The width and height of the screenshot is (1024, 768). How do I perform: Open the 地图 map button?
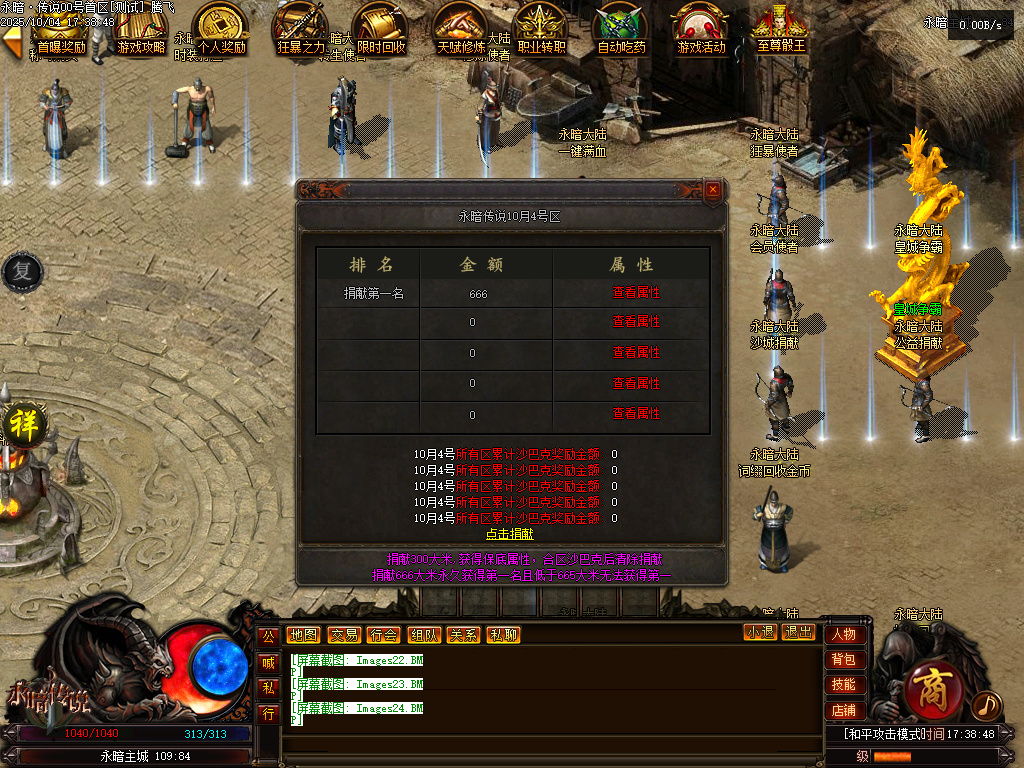(302, 635)
